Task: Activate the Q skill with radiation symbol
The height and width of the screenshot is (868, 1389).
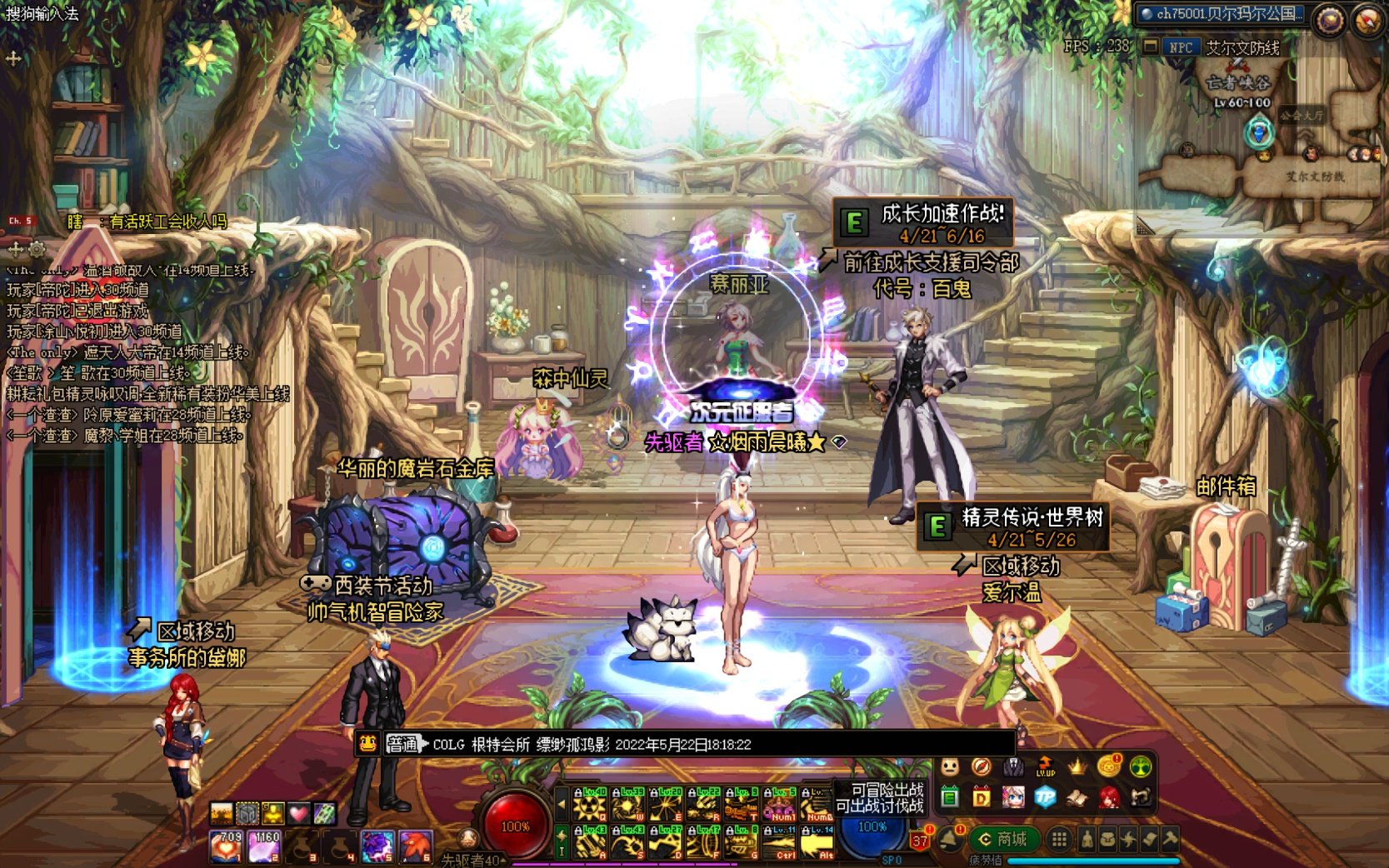Action: click(x=590, y=805)
